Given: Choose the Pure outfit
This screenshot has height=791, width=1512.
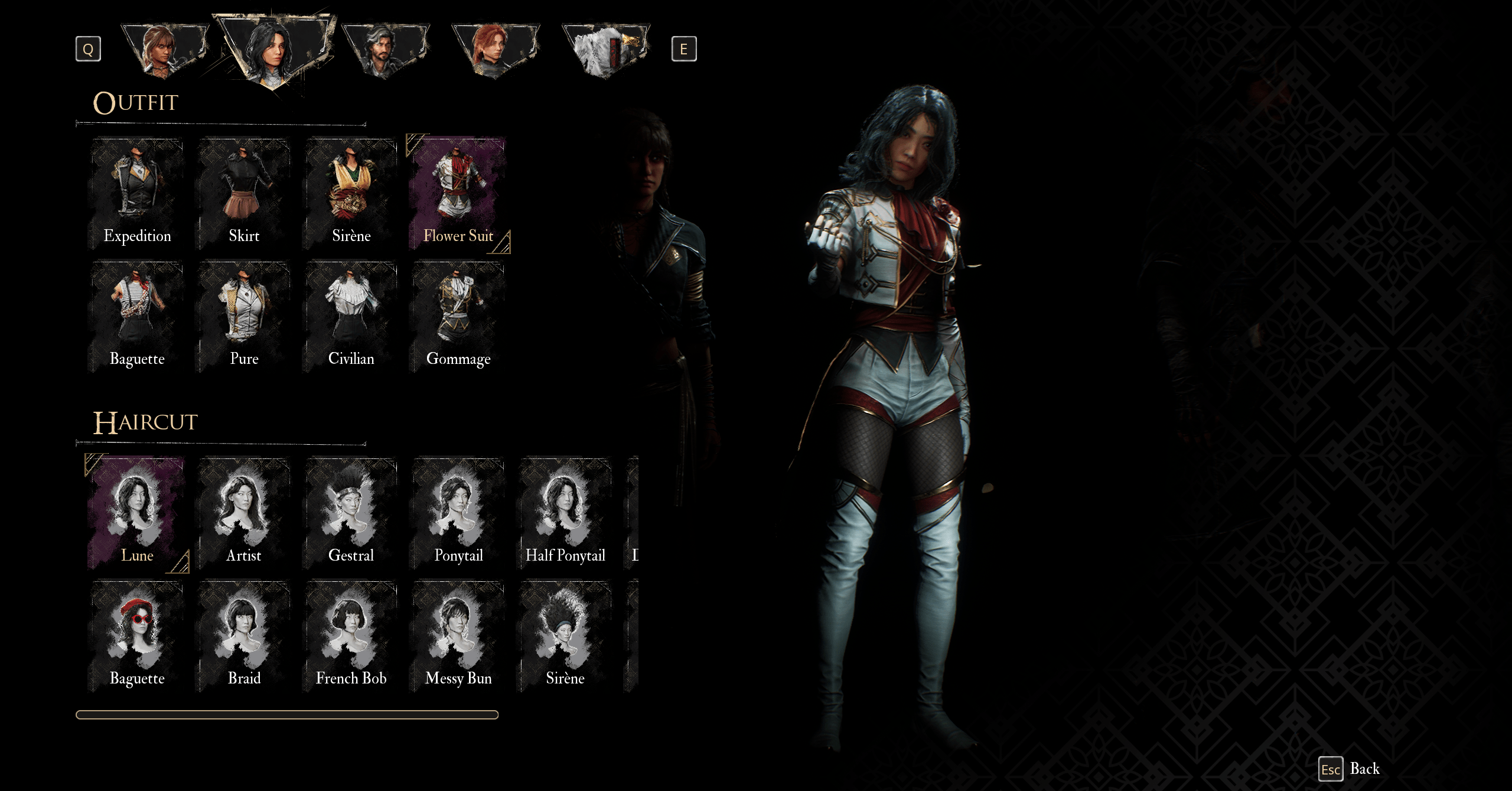Looking at the screenshot, I should tap(244, 317).
